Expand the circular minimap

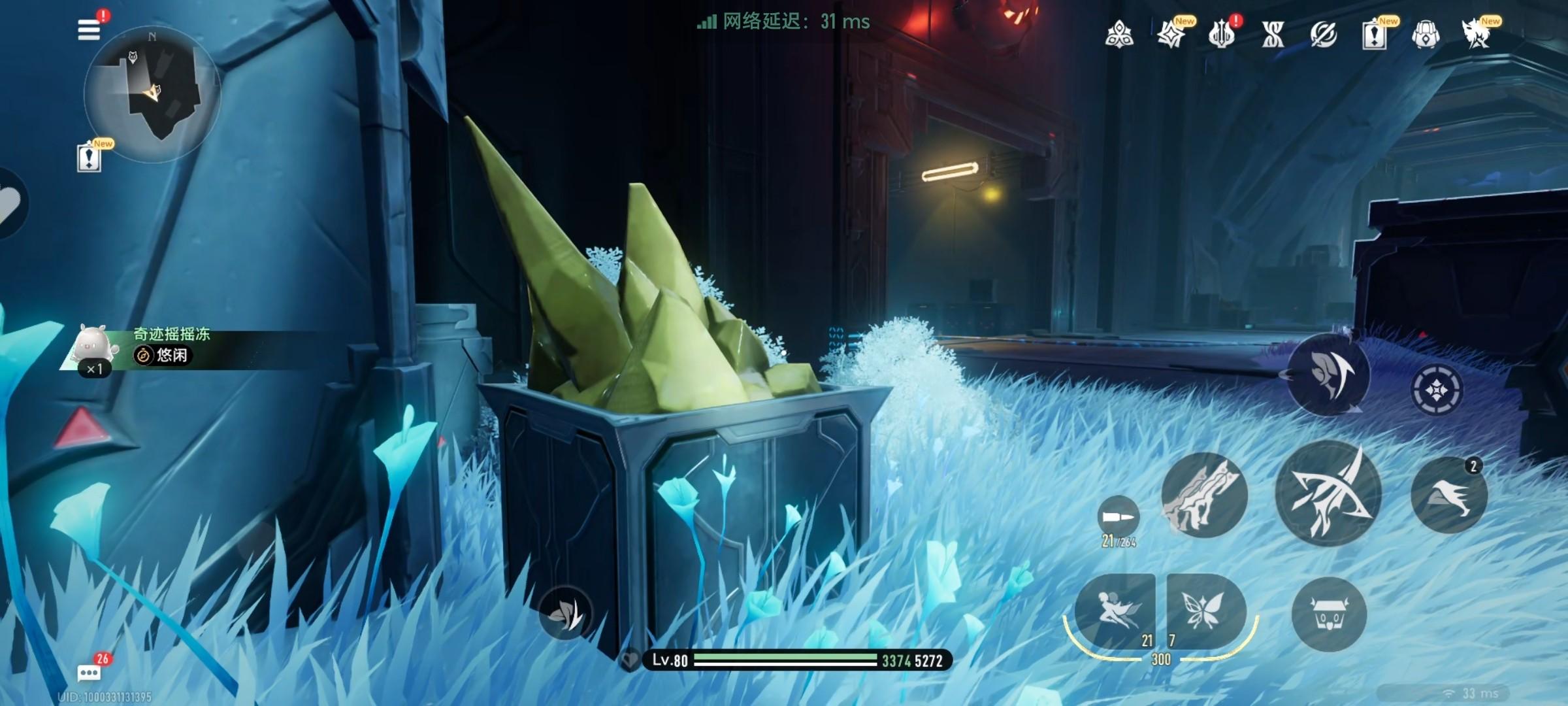tap(152, 93)
